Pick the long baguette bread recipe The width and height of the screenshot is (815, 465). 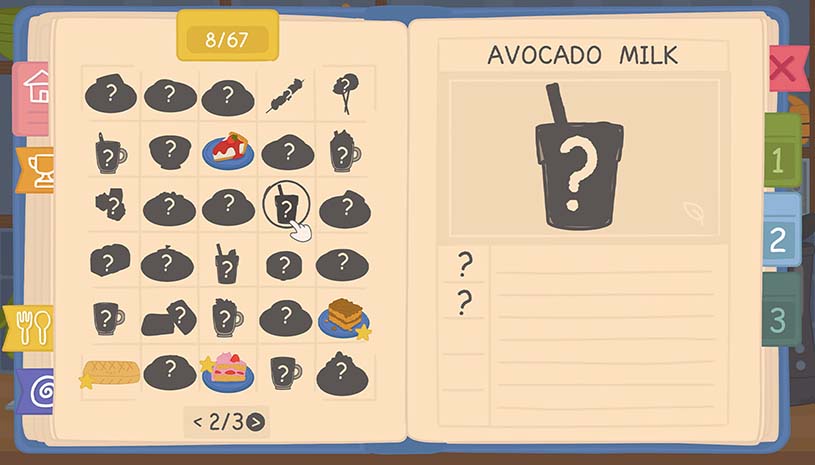(x=111, y=373)
